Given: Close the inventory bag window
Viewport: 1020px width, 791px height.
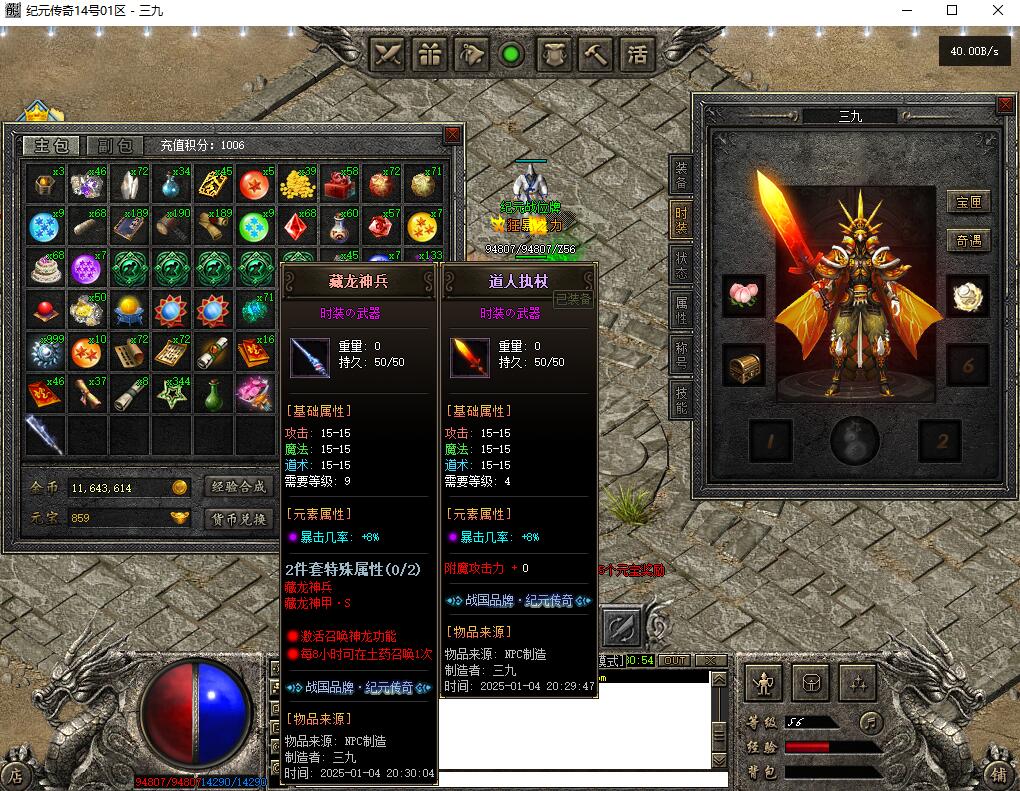Looking at the screenshot, I should point(453,135).
